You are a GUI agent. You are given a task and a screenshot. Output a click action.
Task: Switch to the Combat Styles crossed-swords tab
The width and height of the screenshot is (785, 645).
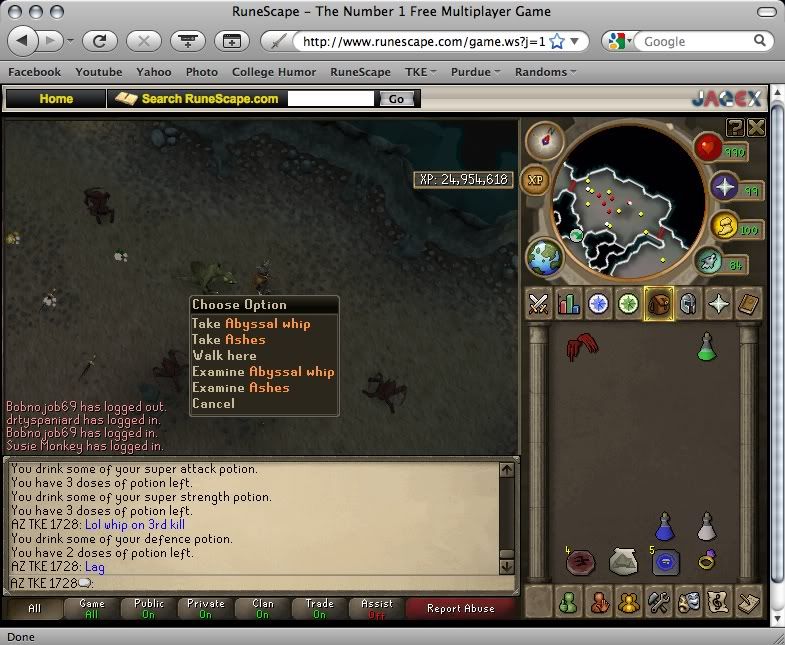pyautogui.click(x=539, y=304)
